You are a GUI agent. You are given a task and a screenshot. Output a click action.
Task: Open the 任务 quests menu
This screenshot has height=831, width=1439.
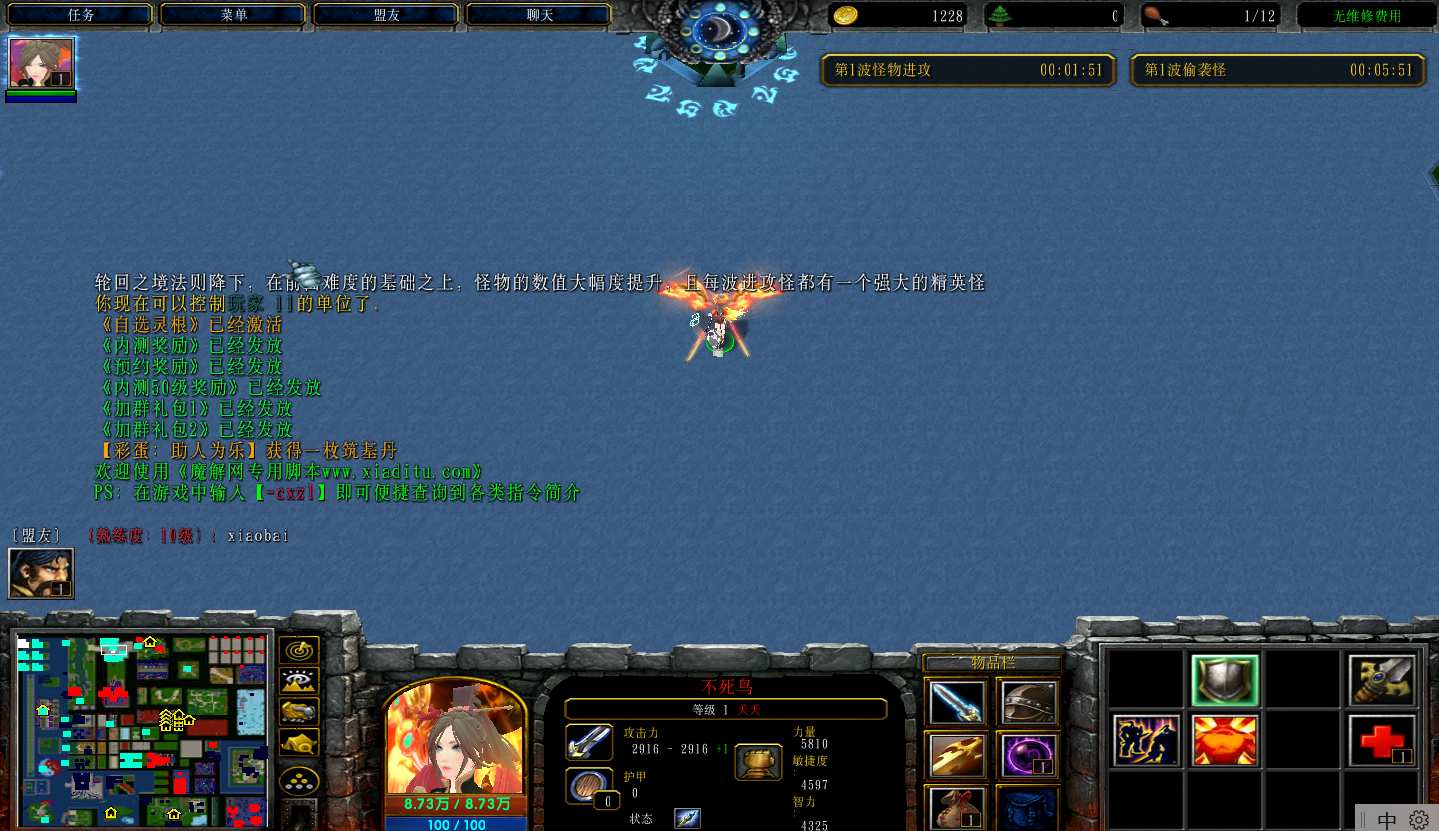point(82,15)
